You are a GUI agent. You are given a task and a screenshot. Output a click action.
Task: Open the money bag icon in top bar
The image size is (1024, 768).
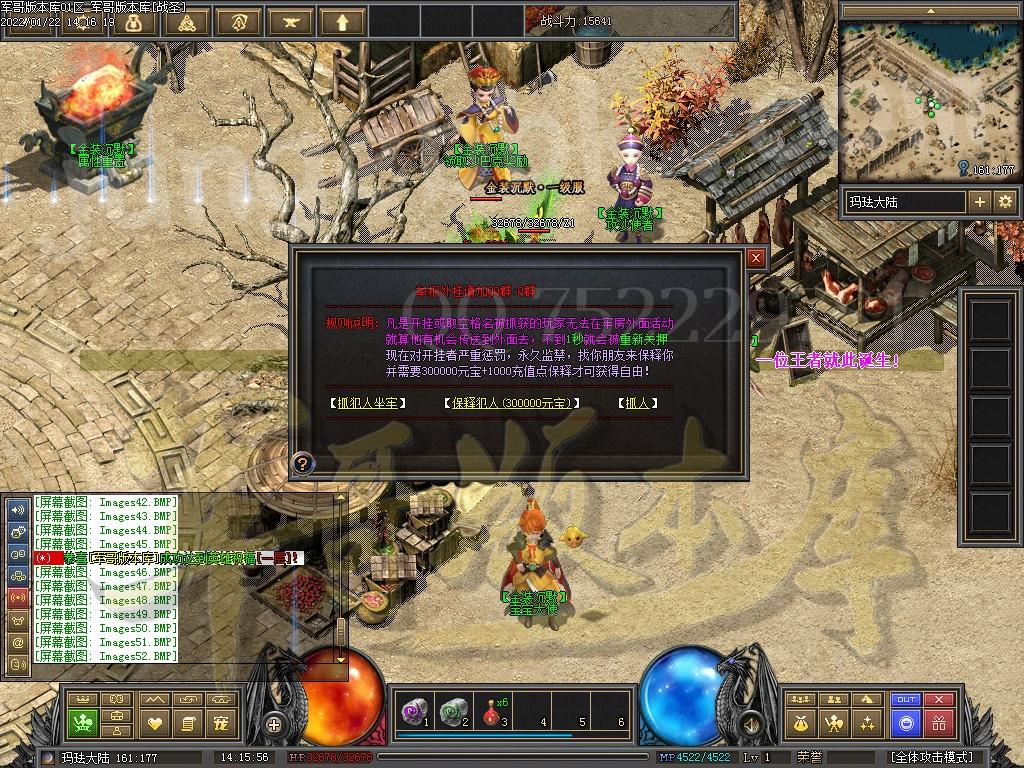pyautogui.click(x=134, y=21)
